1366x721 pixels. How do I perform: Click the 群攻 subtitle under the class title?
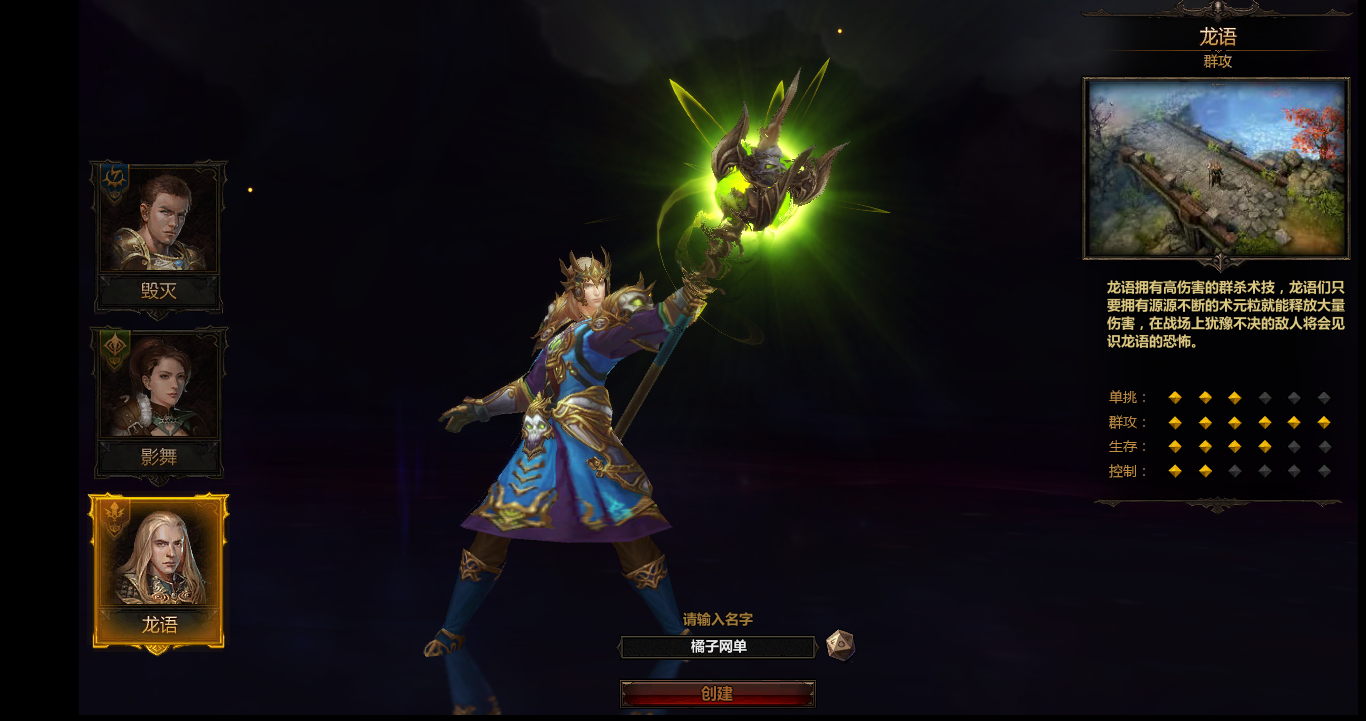(x=1216, y=59)
